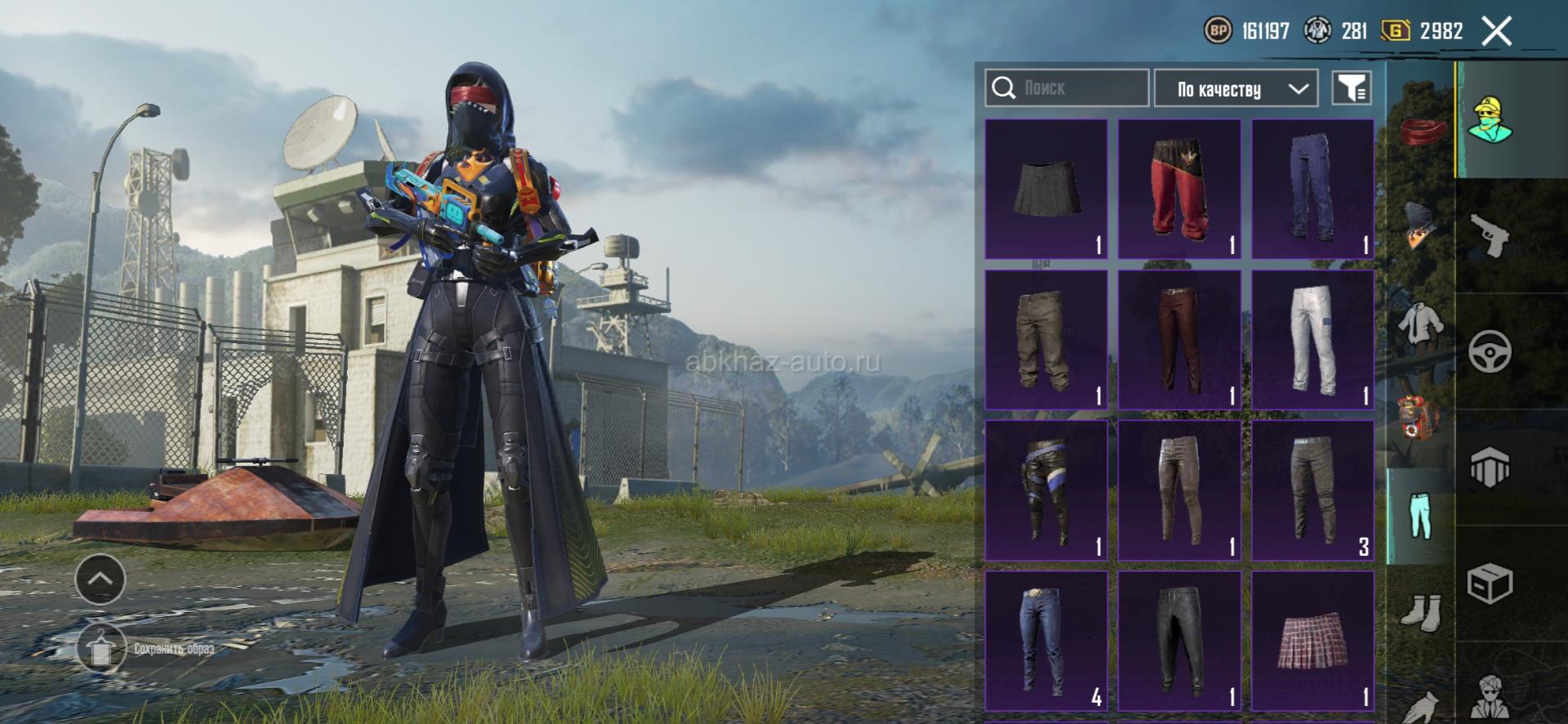Image resolution: width=1568 pixels, height=724 pixels.
Task: Open the По качеству sort dropdown
Action: coord(1236,89)
